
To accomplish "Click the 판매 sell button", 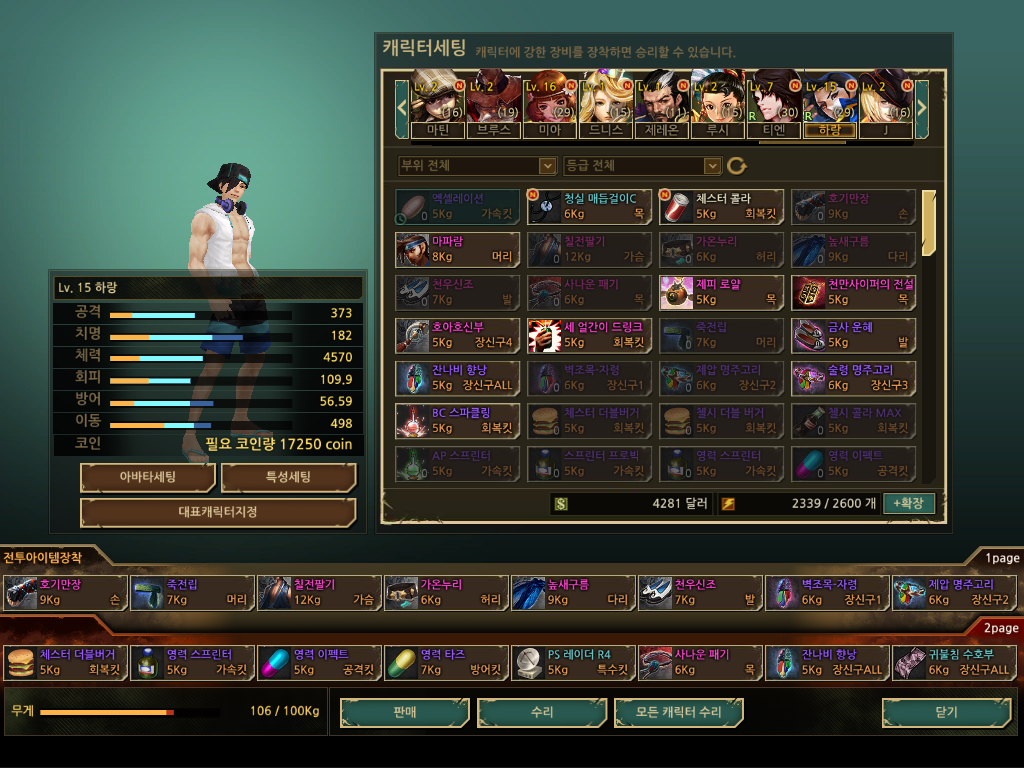I will click(x=404, y=713).
